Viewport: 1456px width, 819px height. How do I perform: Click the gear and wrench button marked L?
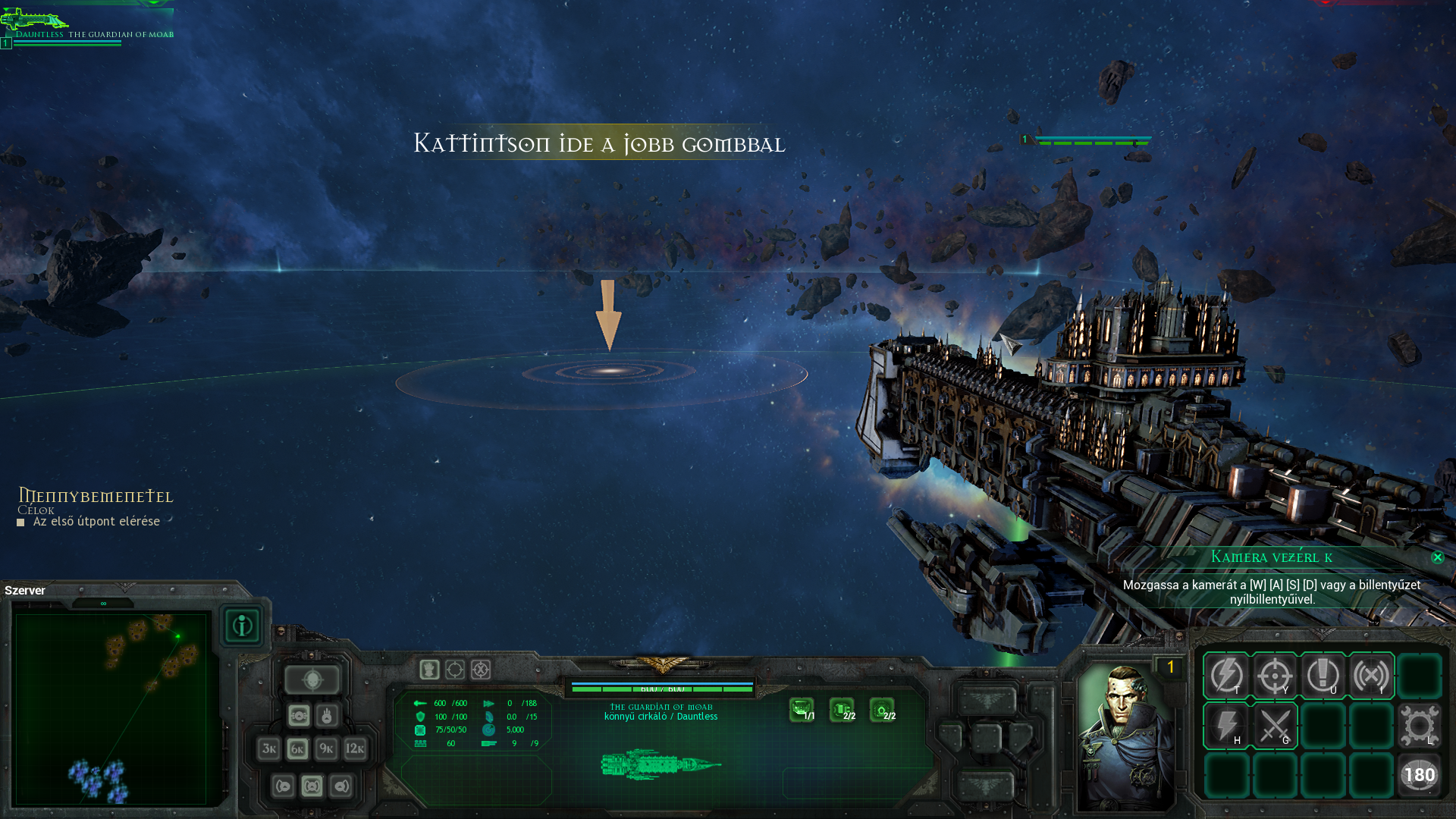(x=1419, y=726)
